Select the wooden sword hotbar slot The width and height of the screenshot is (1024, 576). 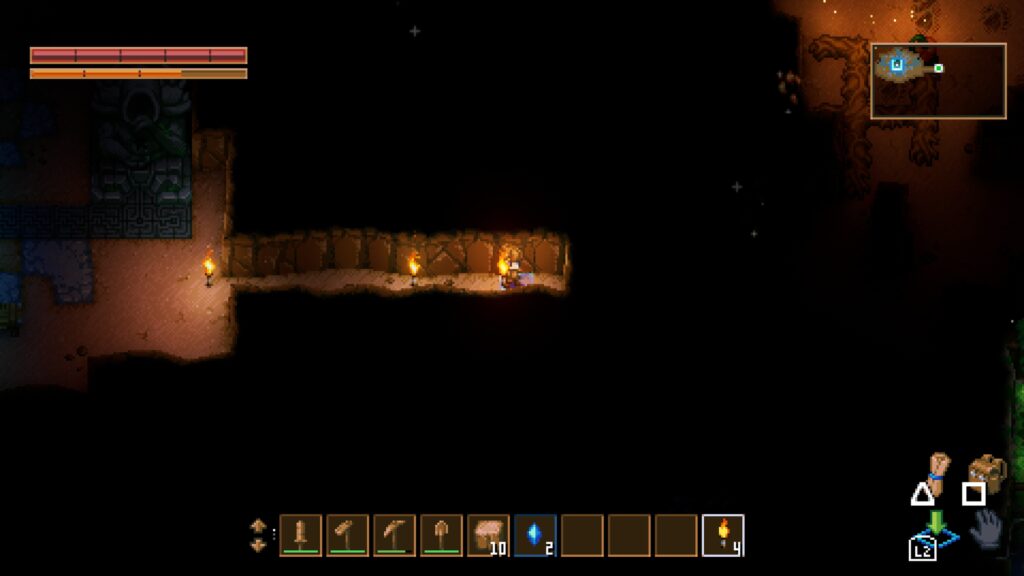[x=300, y=535]
